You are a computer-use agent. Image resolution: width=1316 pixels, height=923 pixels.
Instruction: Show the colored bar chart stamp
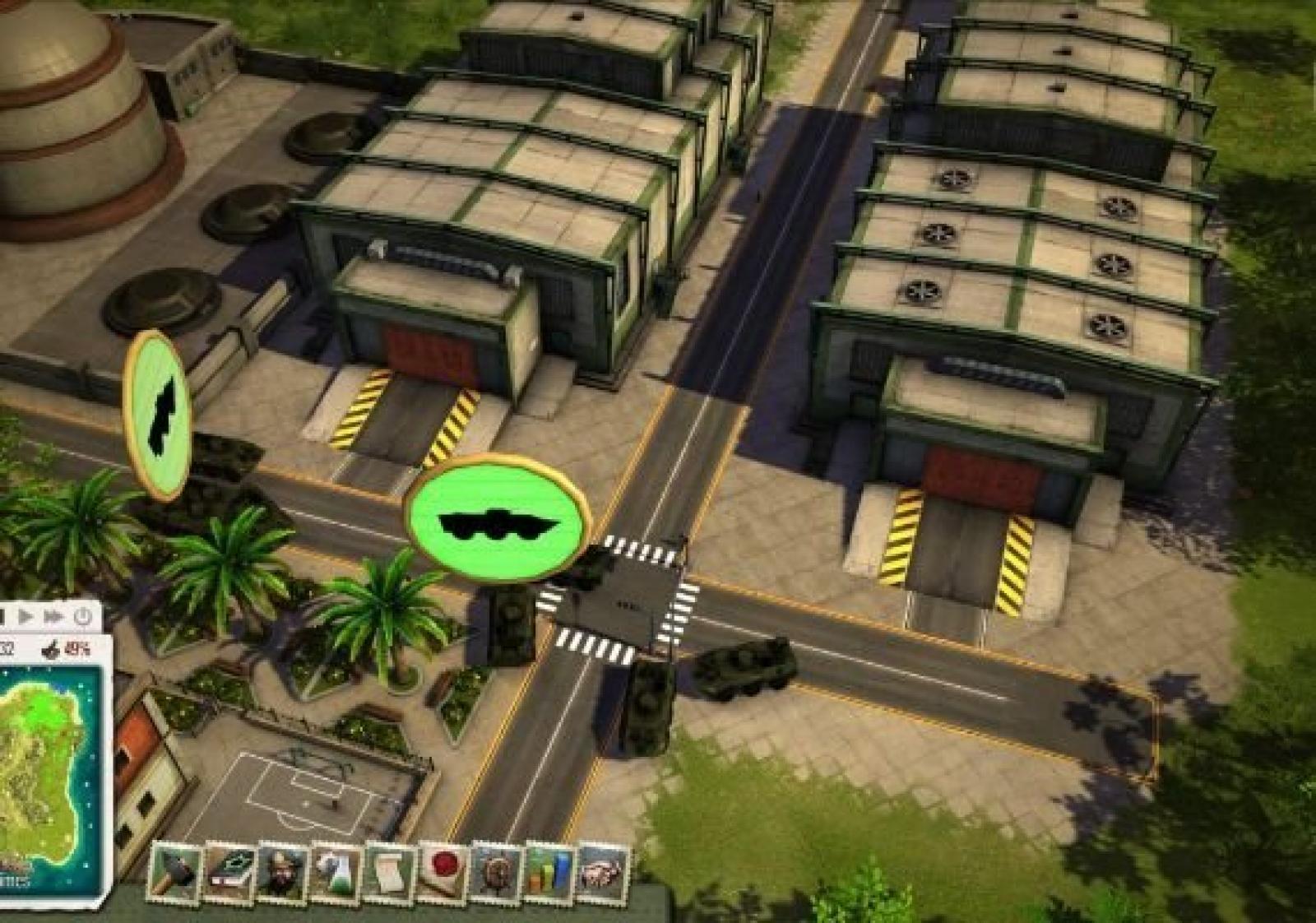[550, 872]
